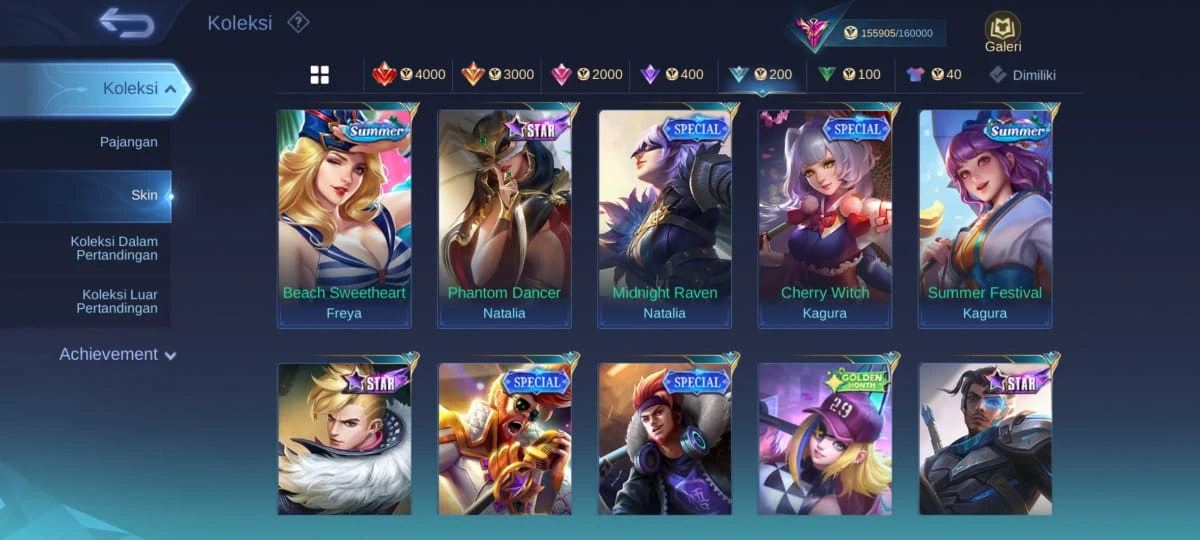Filter by the 2000-point pink tier
1200x540 pixels.
click(587, 74)
